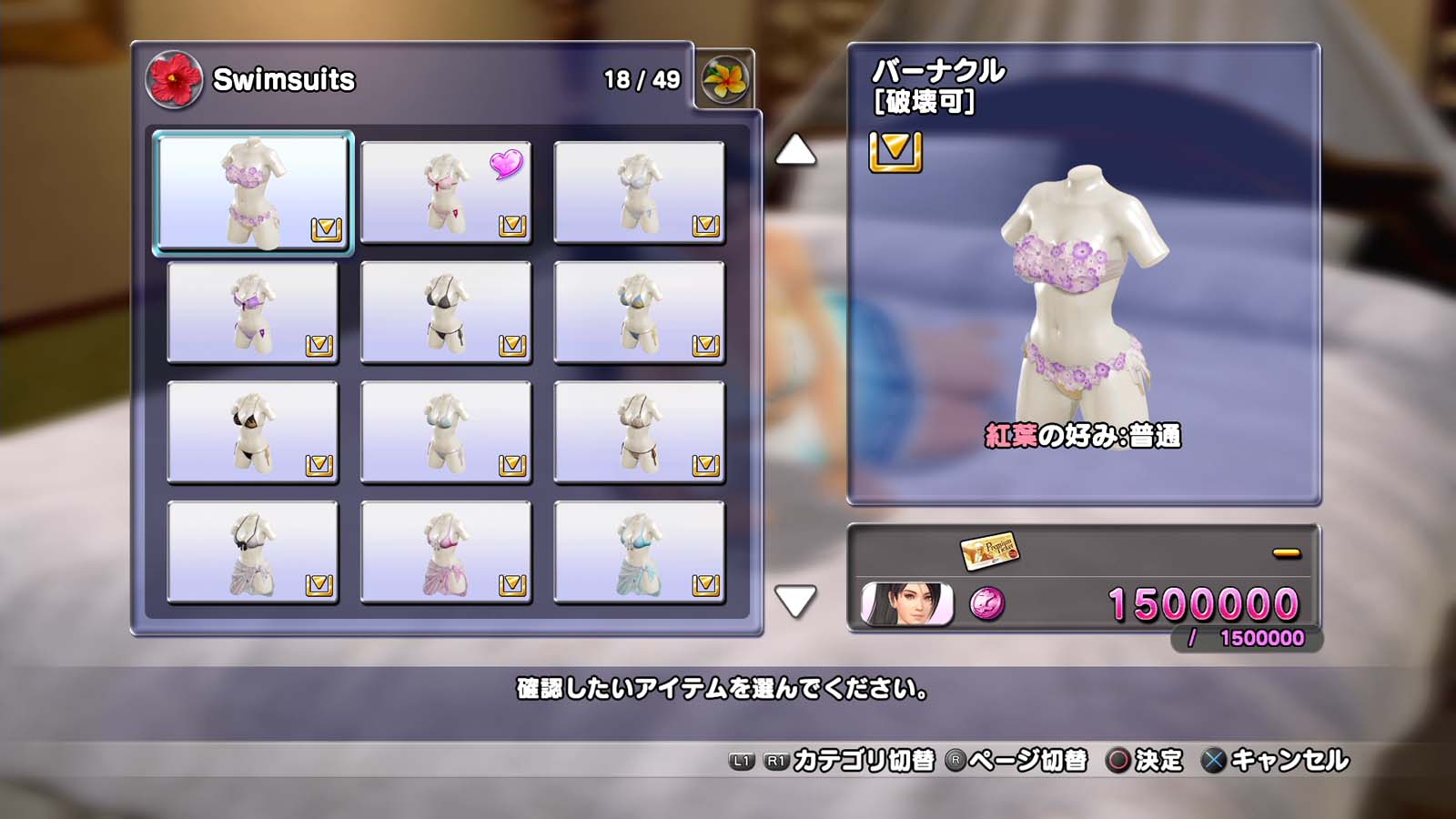Select the pink bikini with pink sarong

446,552
